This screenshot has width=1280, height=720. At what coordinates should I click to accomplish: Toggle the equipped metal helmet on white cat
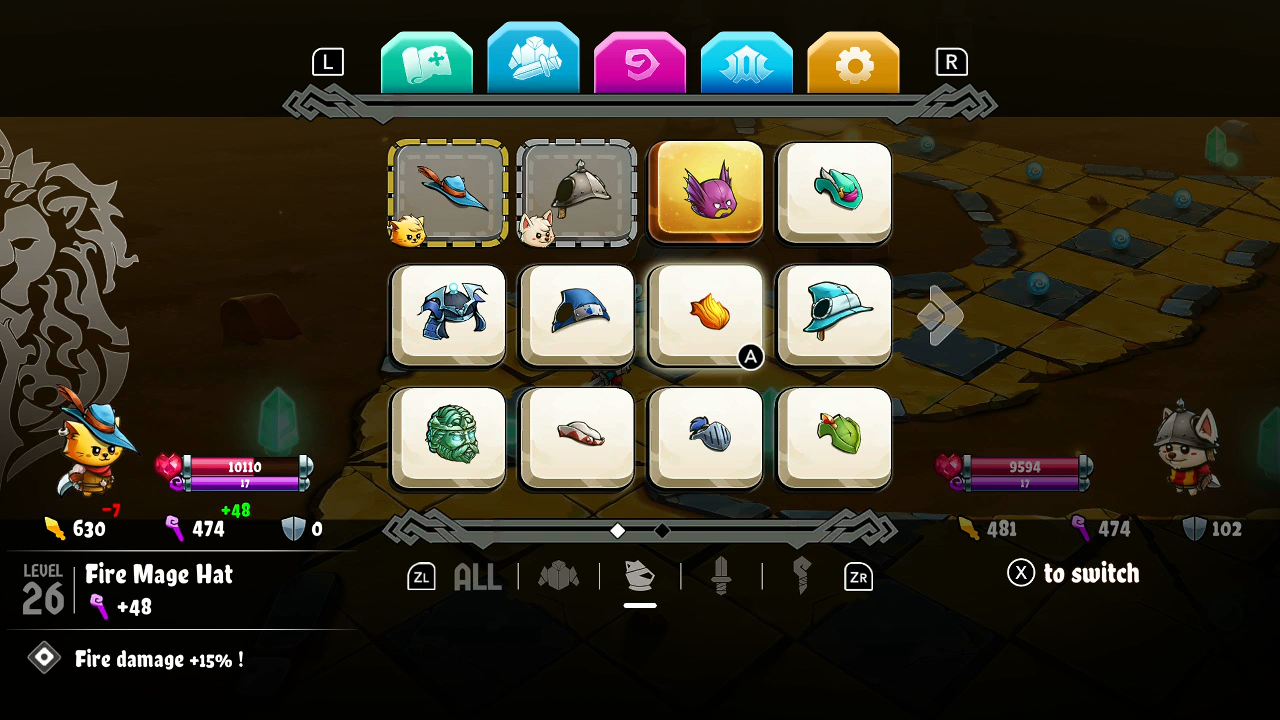pos(577,192)
